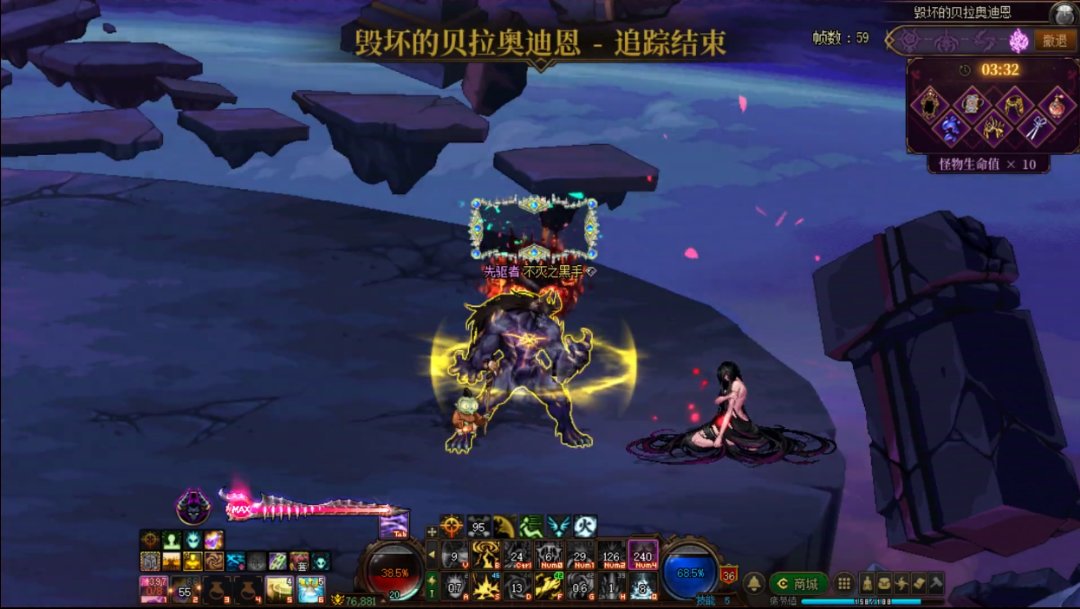Open the 商城 shop
Screen dimensions: 1080x609
pos(798,583)
